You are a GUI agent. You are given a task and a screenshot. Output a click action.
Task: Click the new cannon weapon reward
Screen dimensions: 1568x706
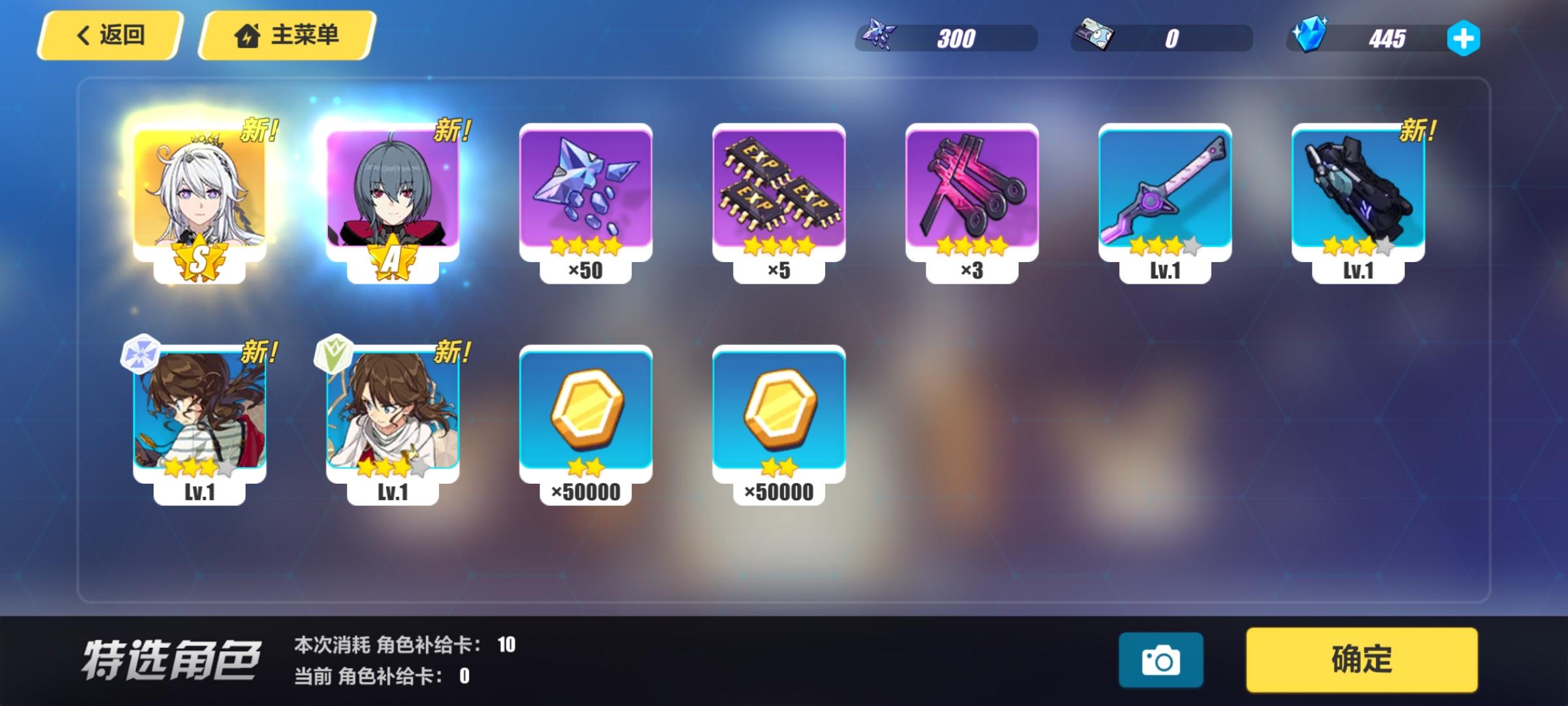pyautogui.click(x=1360, y=193)
